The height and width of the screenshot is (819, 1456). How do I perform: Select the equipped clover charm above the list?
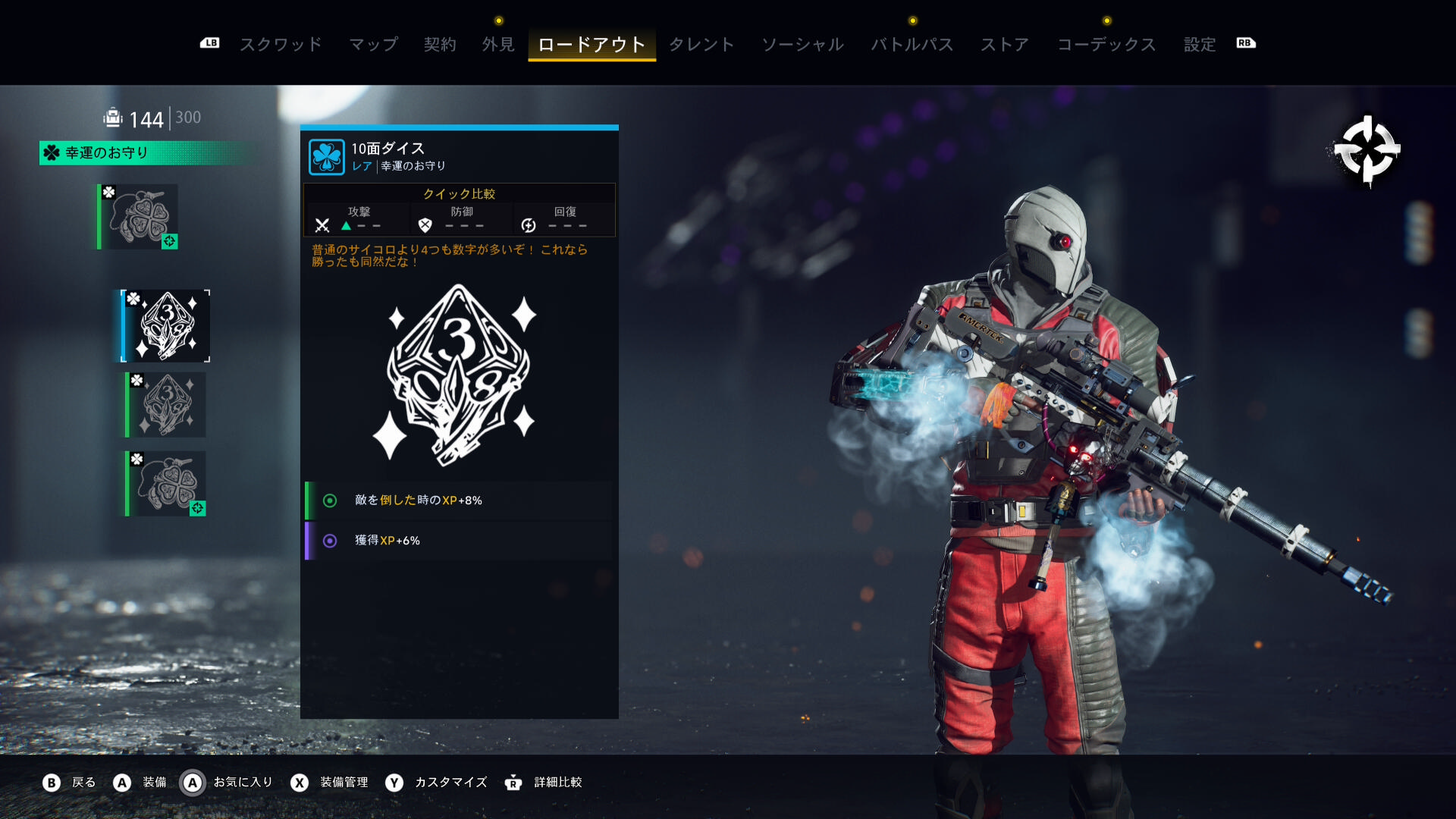[139, 217]
